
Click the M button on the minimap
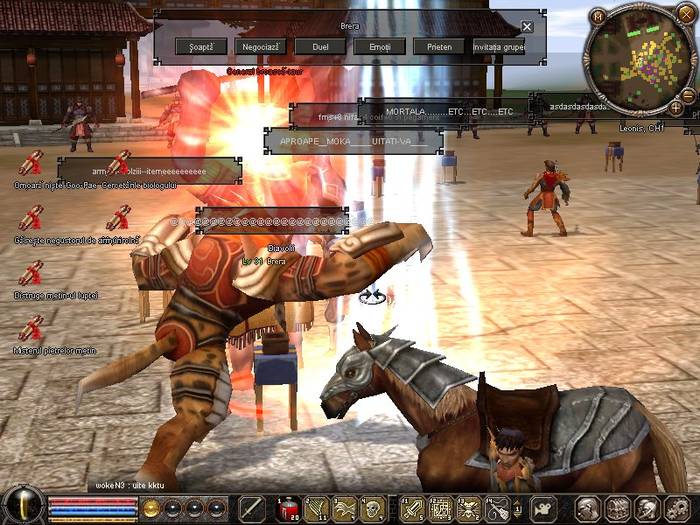pos(598,15)
